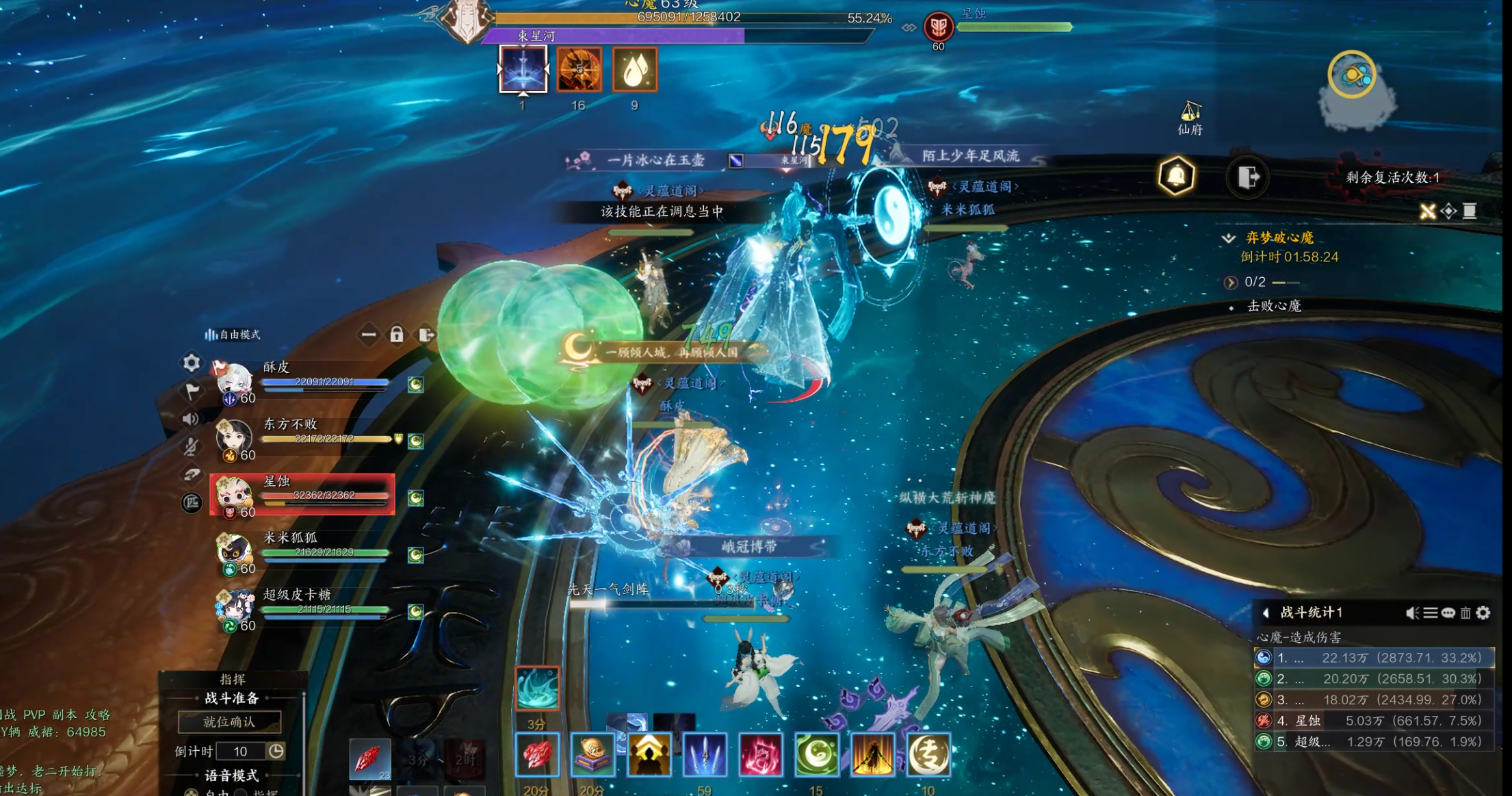1512x796 pixels.
Task: Open the team settings gear icon
Action: [x=192, y=362]
